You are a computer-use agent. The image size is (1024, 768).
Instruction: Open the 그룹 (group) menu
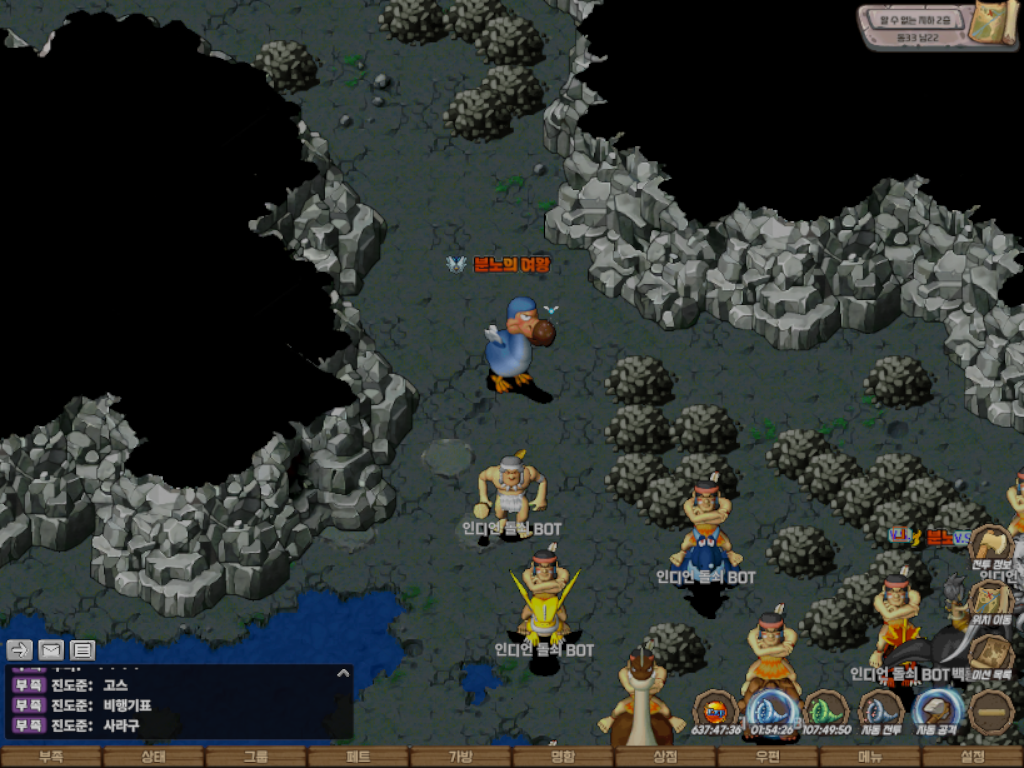pyautogui.click(x=256, y=757)
